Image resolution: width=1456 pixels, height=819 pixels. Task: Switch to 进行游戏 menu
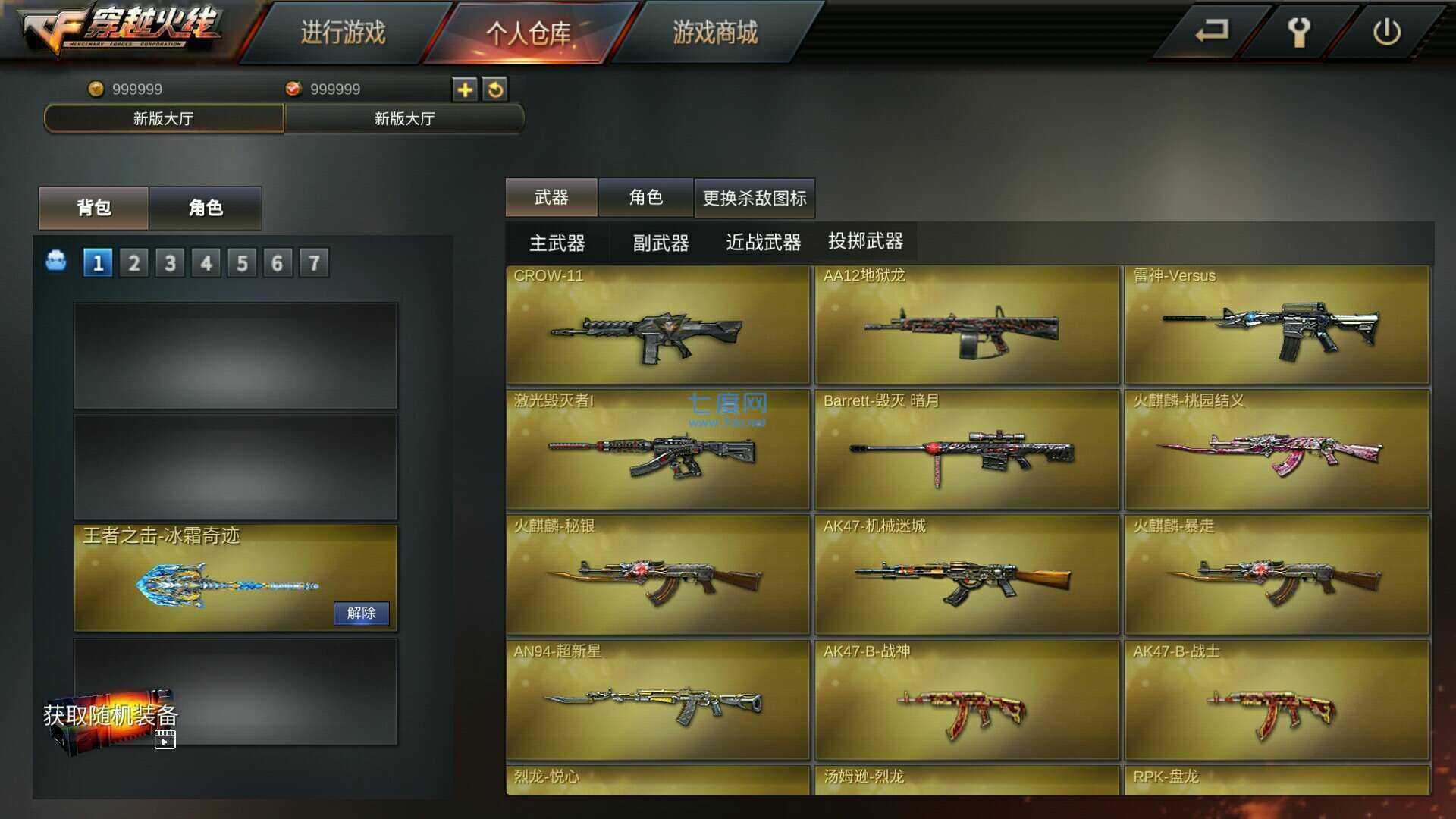click(344, 35)
